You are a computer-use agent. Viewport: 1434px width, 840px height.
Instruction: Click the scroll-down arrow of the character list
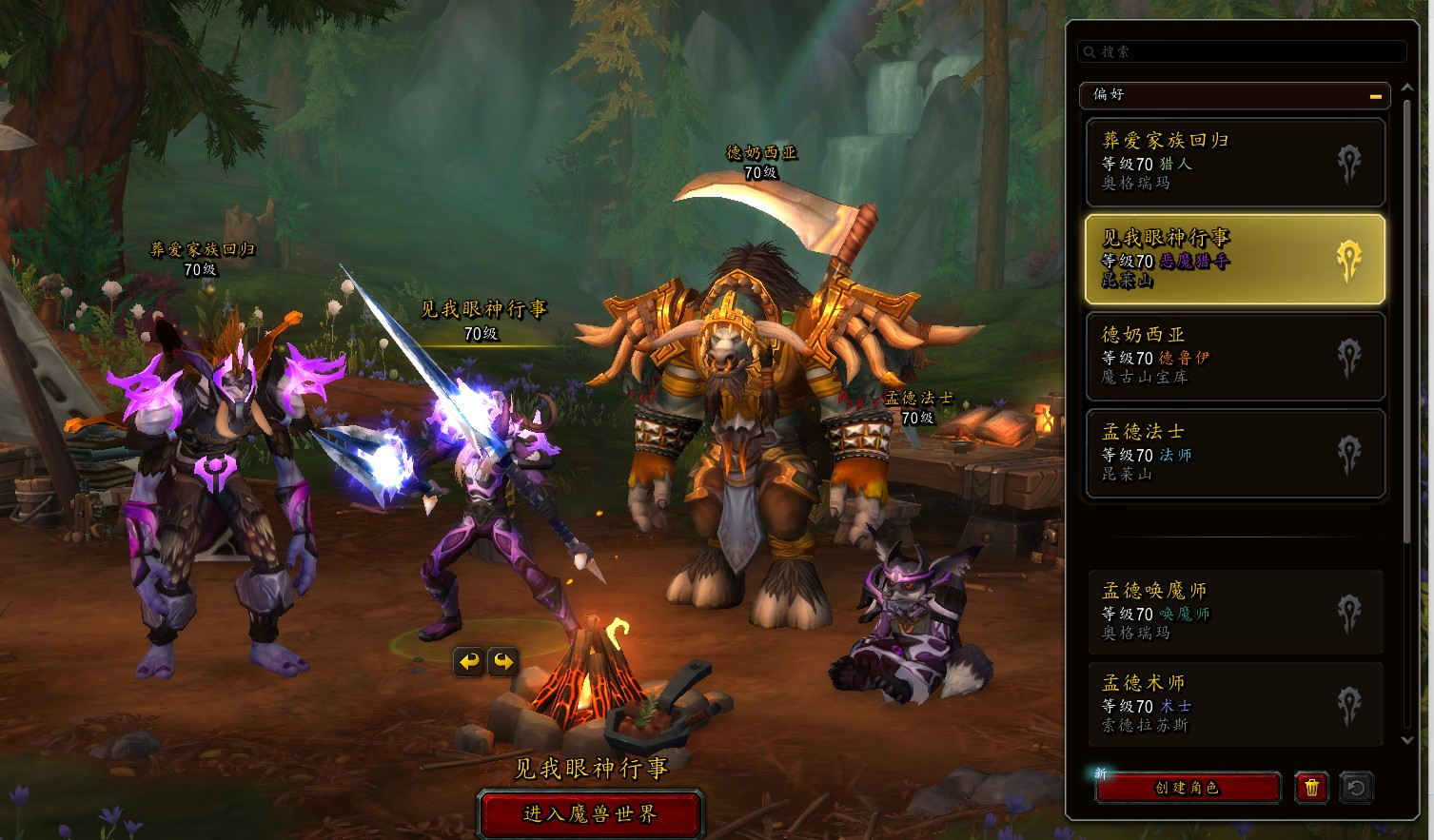point(1408,740)
